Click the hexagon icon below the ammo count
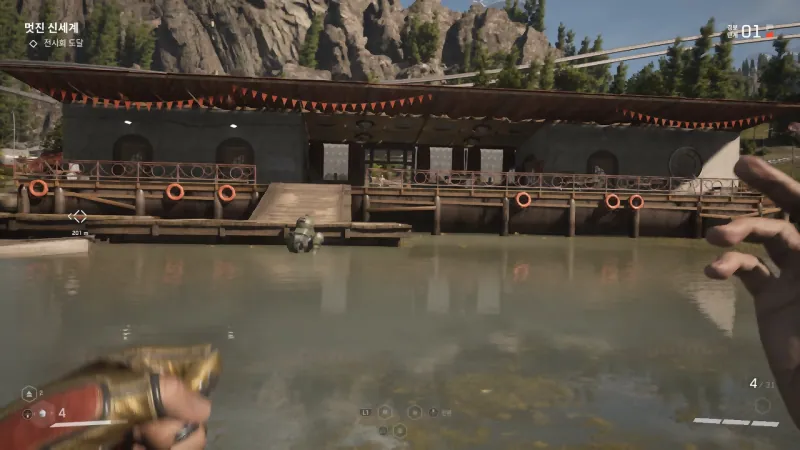 [762, 405]
